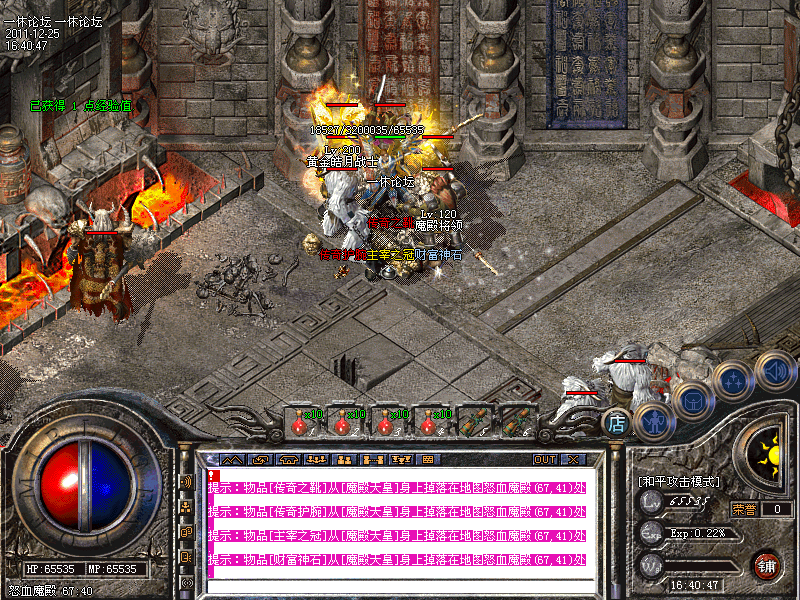The height and width of the screenshot is (600, 800).
Task: Toggle the top sound-wave chat channel button
Action: [x=186, y=481]
